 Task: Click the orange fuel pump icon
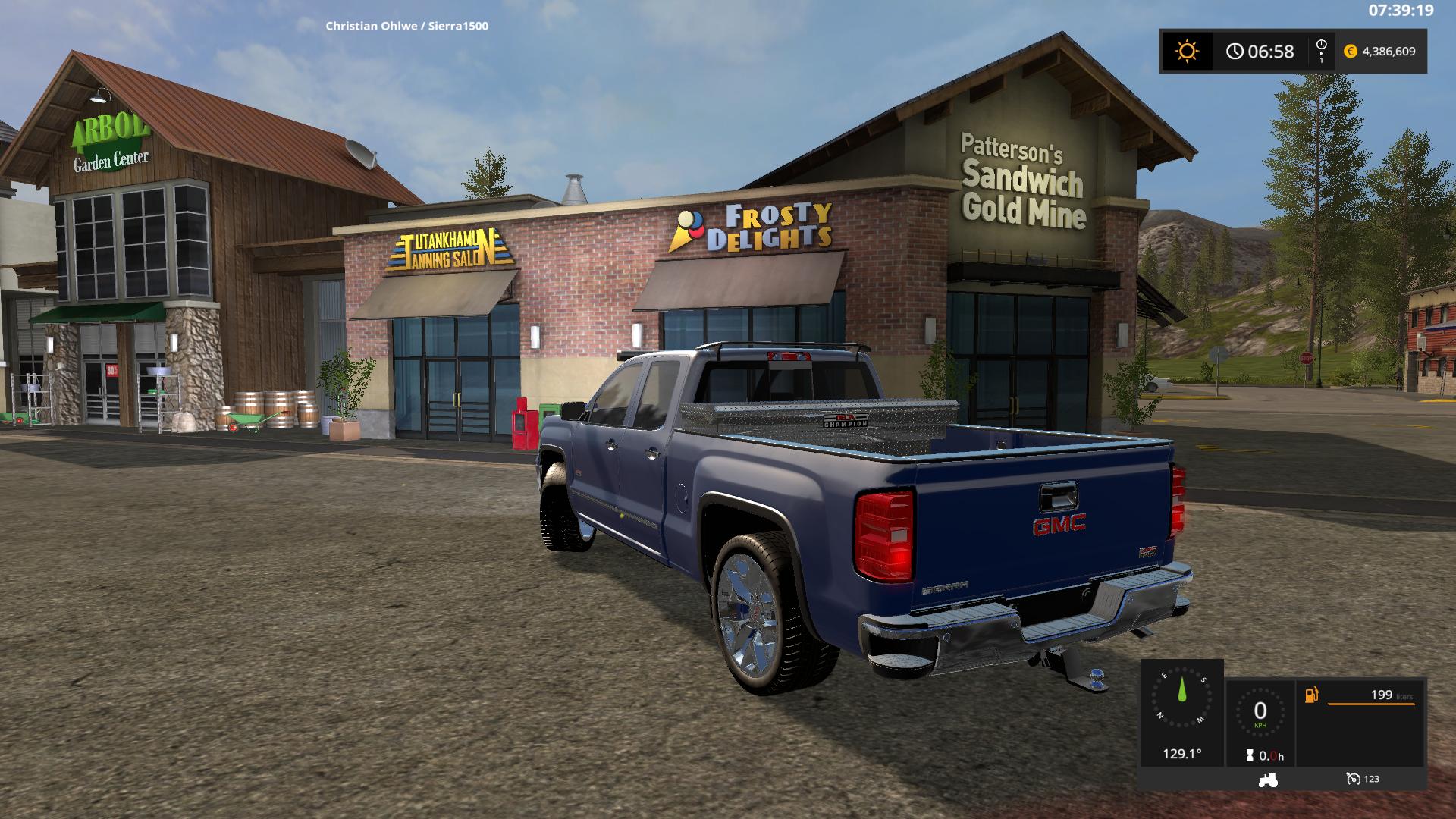coord(1311,695)
